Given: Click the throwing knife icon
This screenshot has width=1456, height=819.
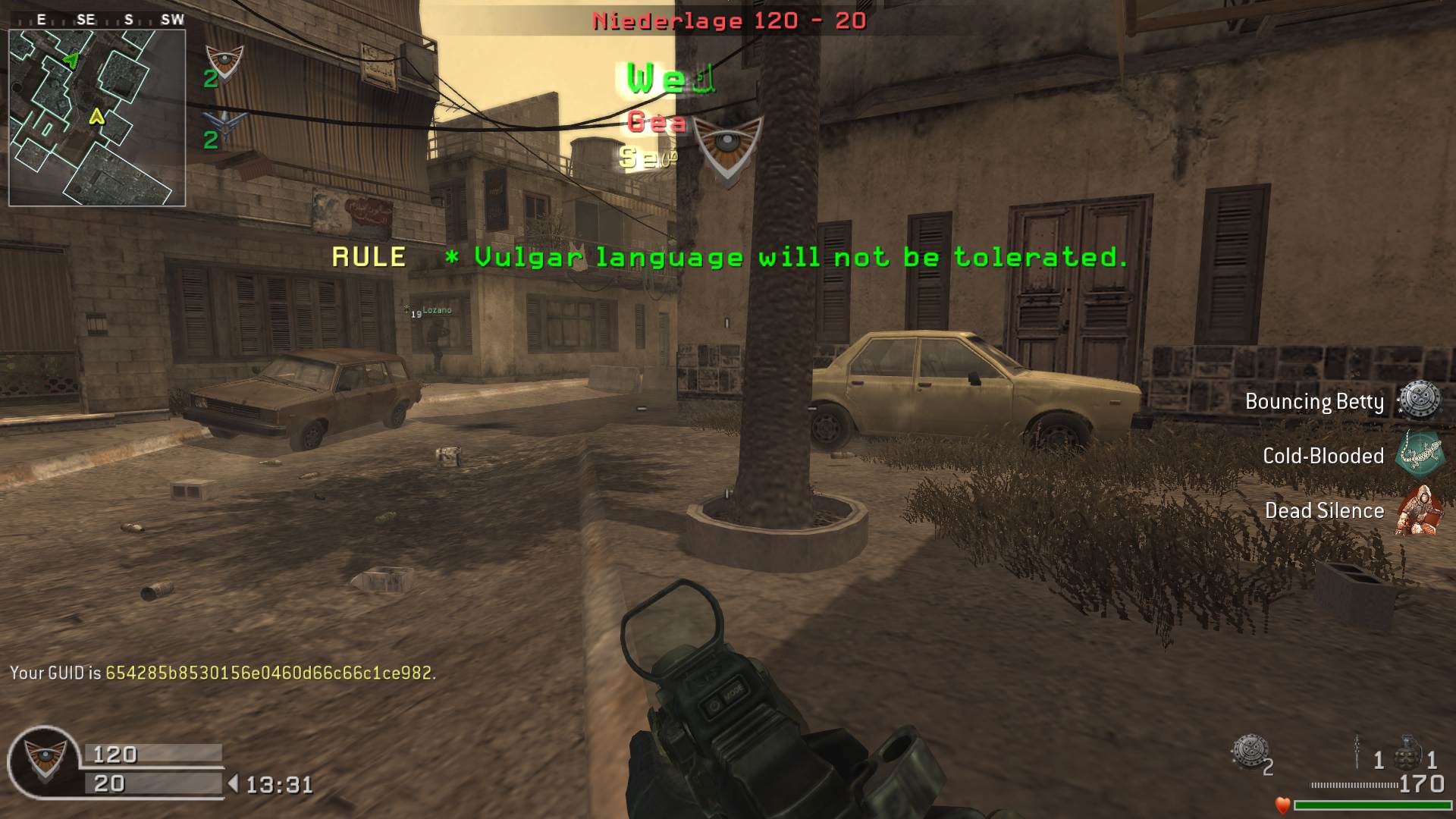Looking at the screenshot, I should point(1357,752).
